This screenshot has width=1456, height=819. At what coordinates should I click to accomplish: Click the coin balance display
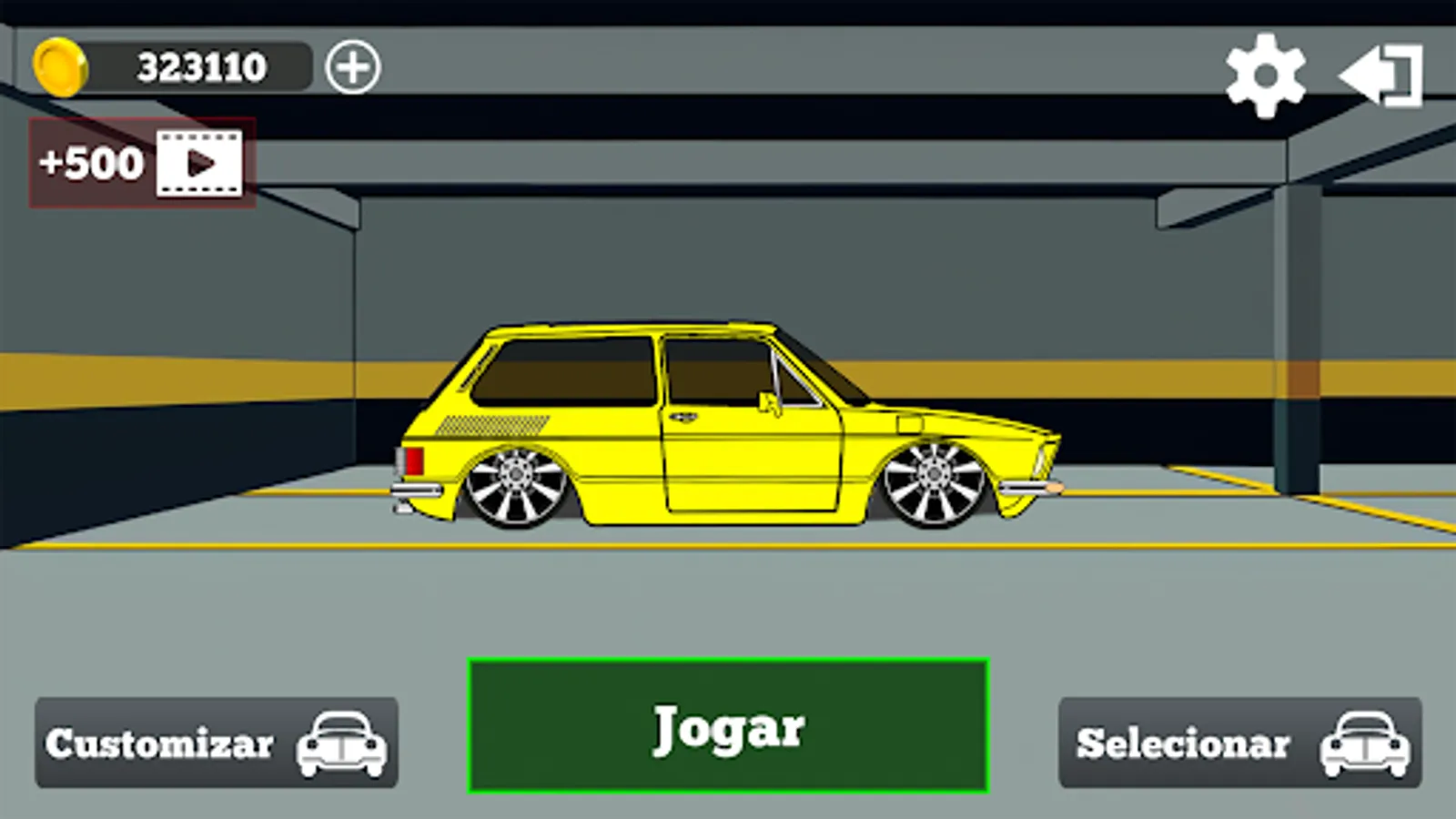pos(200,66)
